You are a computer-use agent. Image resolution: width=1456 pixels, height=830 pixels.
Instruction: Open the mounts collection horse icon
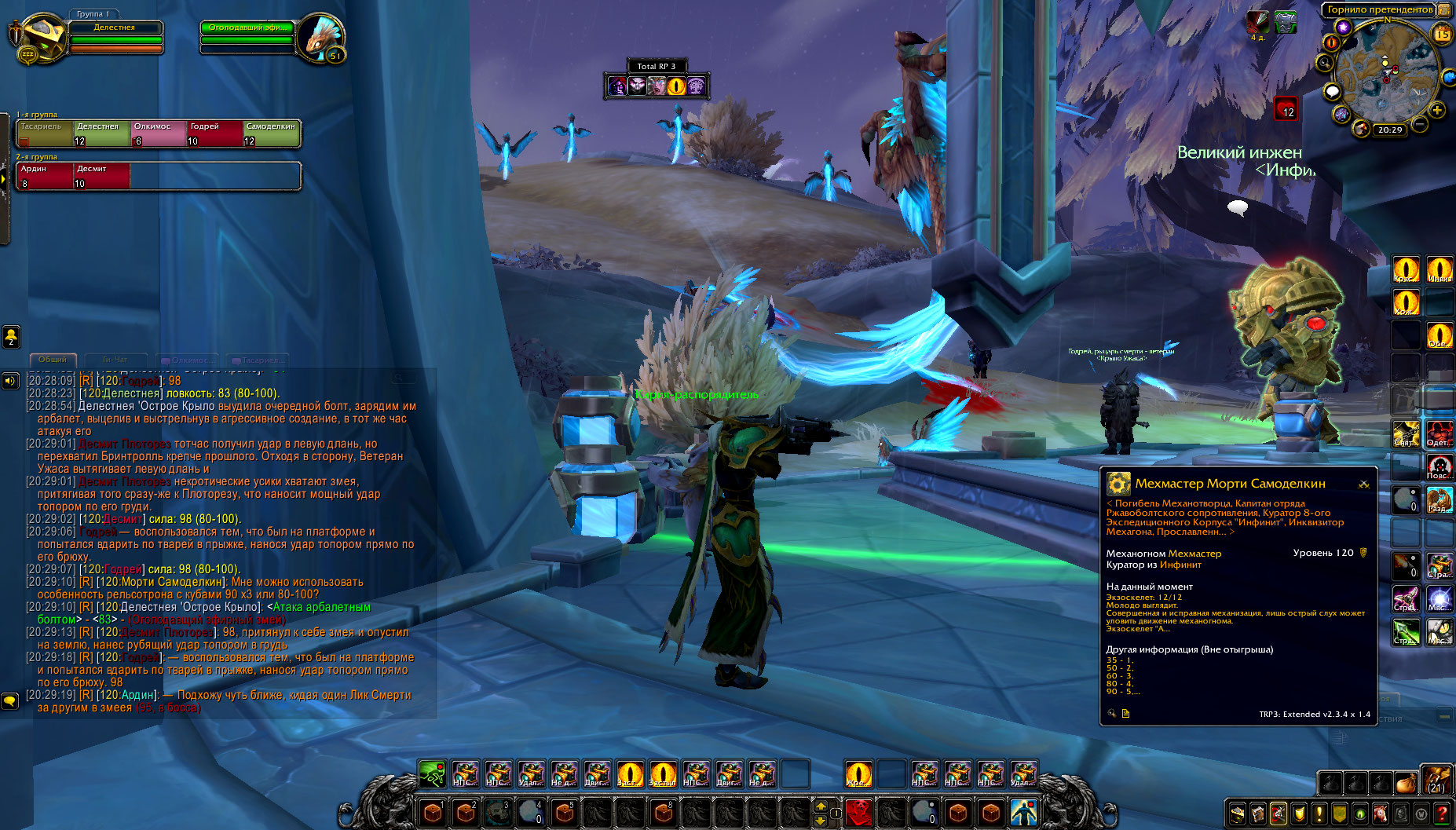tap(1381, 814)
